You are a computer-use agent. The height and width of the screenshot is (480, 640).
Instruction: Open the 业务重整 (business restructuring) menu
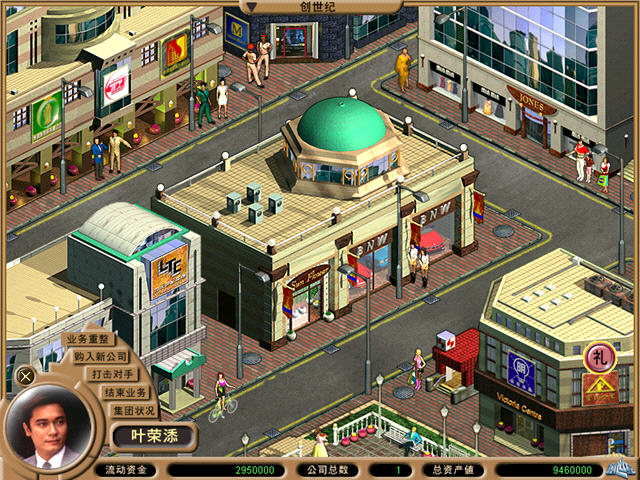(86, 340)
